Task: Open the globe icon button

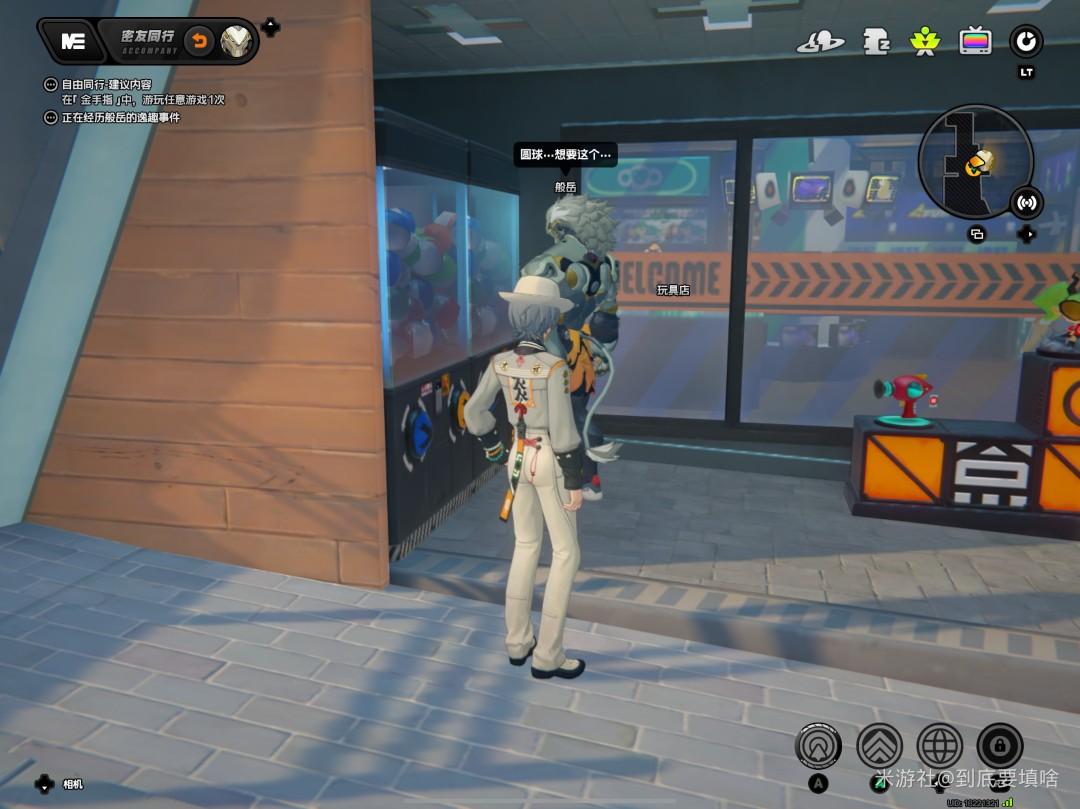Action: point(940,745)
